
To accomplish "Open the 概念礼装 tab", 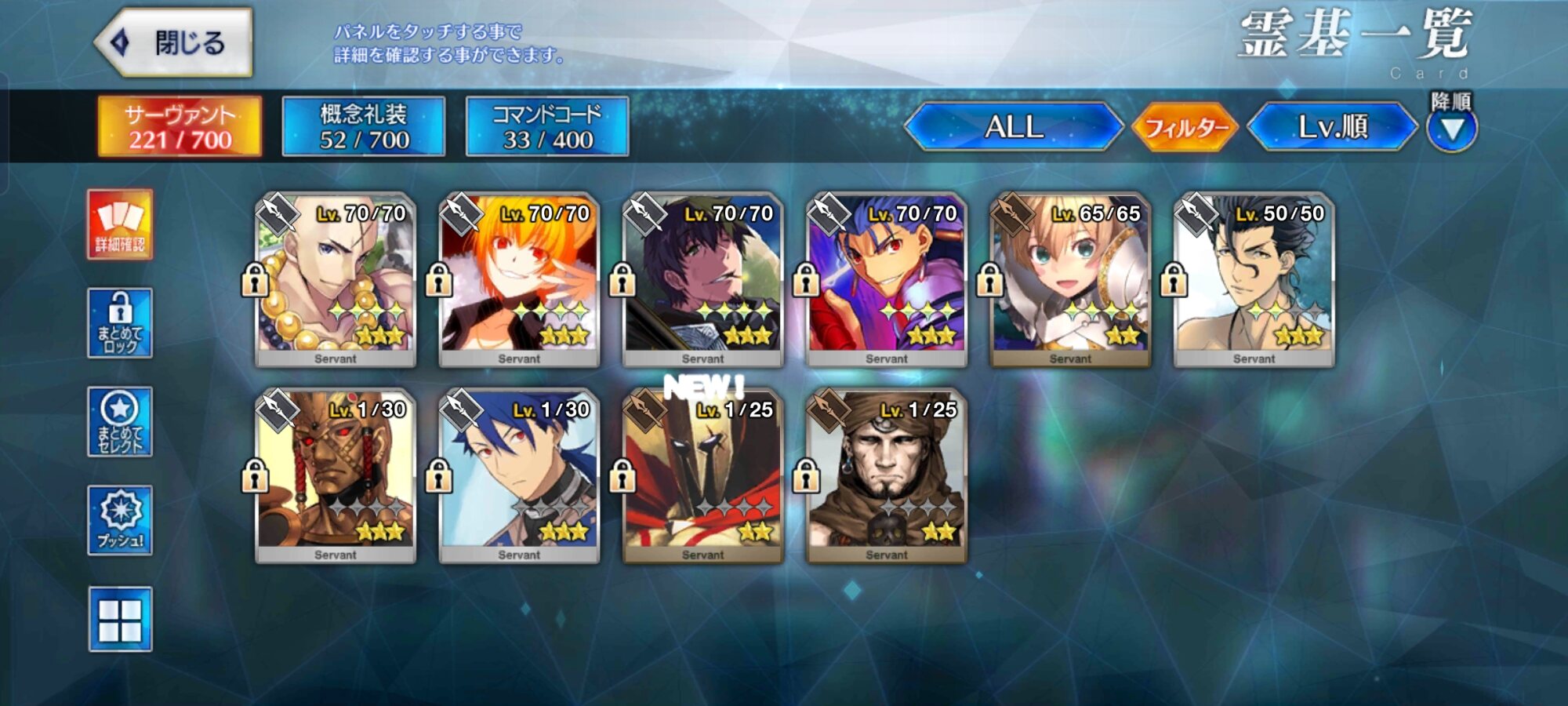I will click(x=364, y=126).
